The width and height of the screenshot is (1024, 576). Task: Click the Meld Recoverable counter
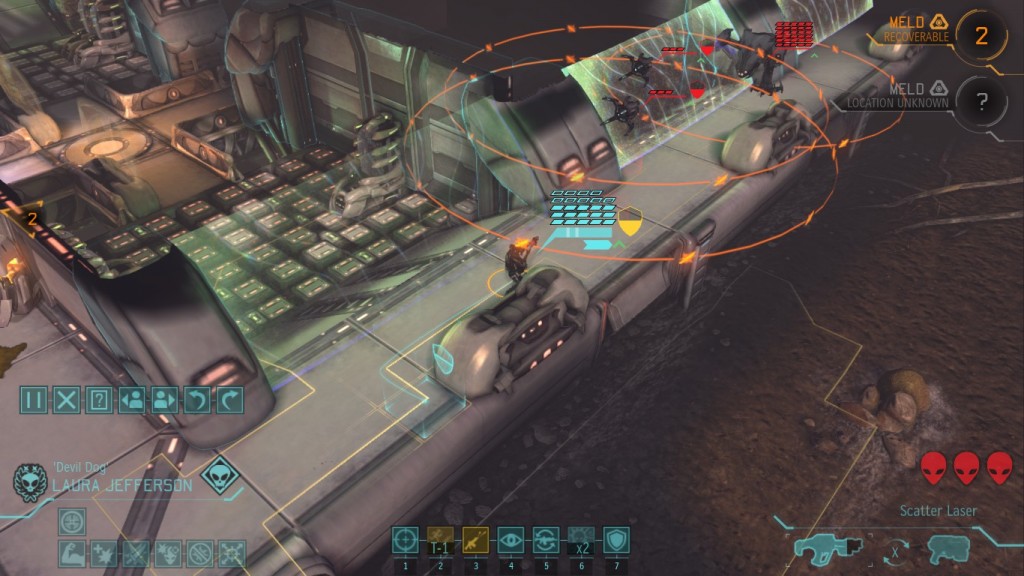coord(980,36)
